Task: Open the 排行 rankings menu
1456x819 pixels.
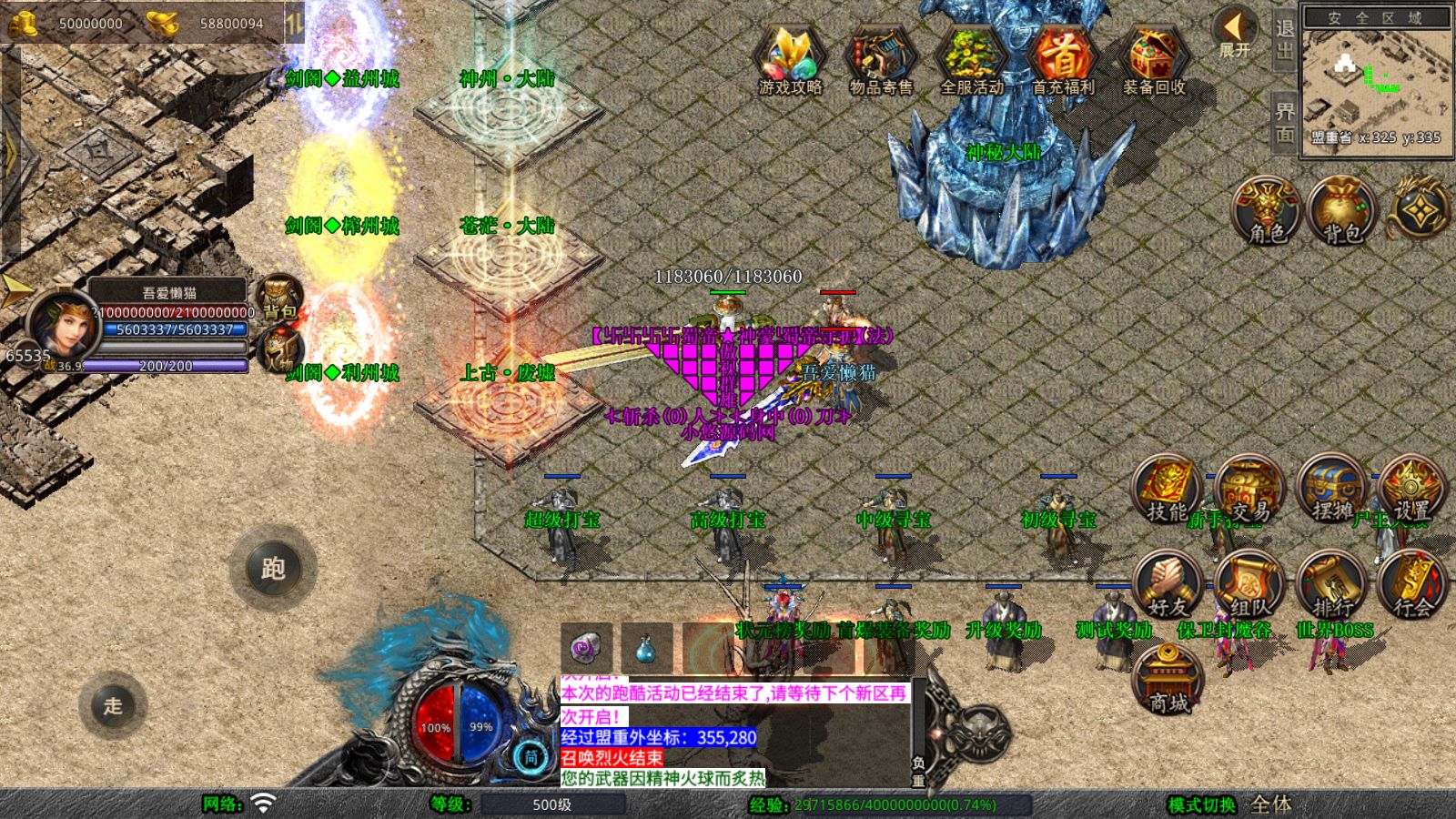Action: [1331, 585]
